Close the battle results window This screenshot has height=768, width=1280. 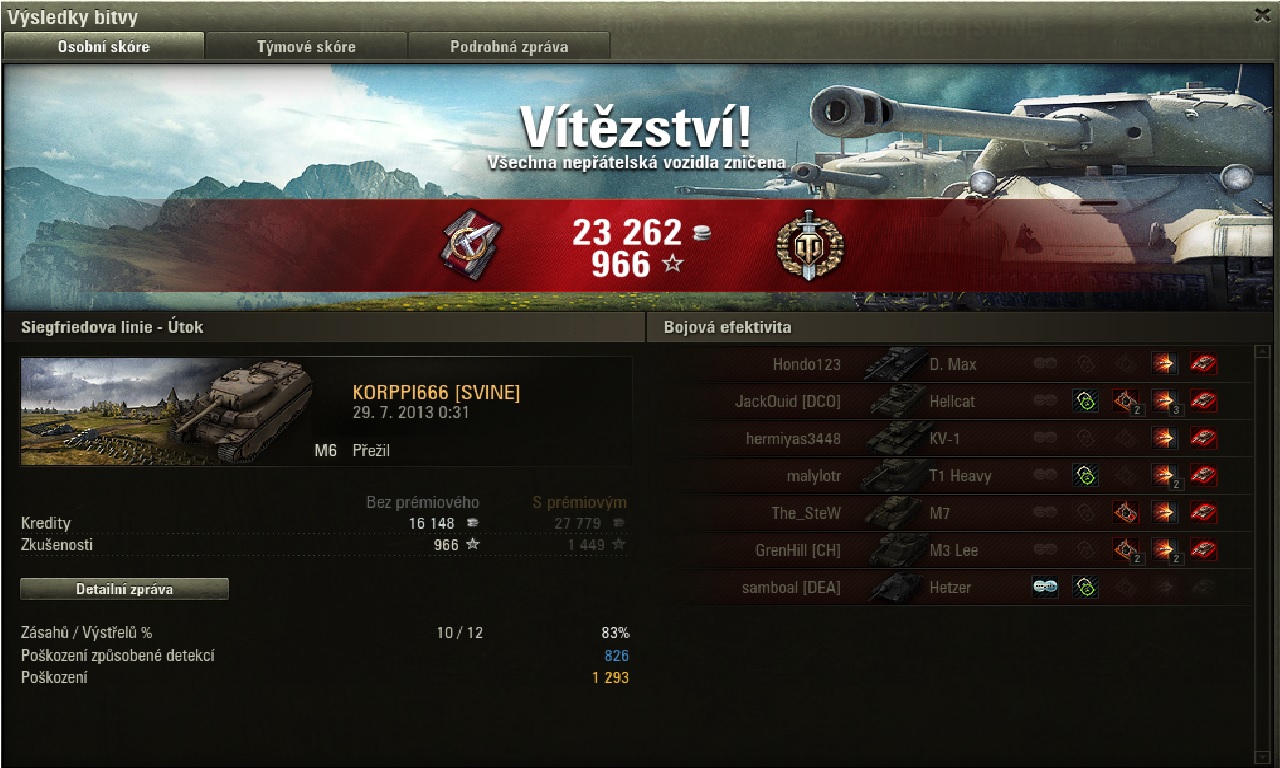1262,15
